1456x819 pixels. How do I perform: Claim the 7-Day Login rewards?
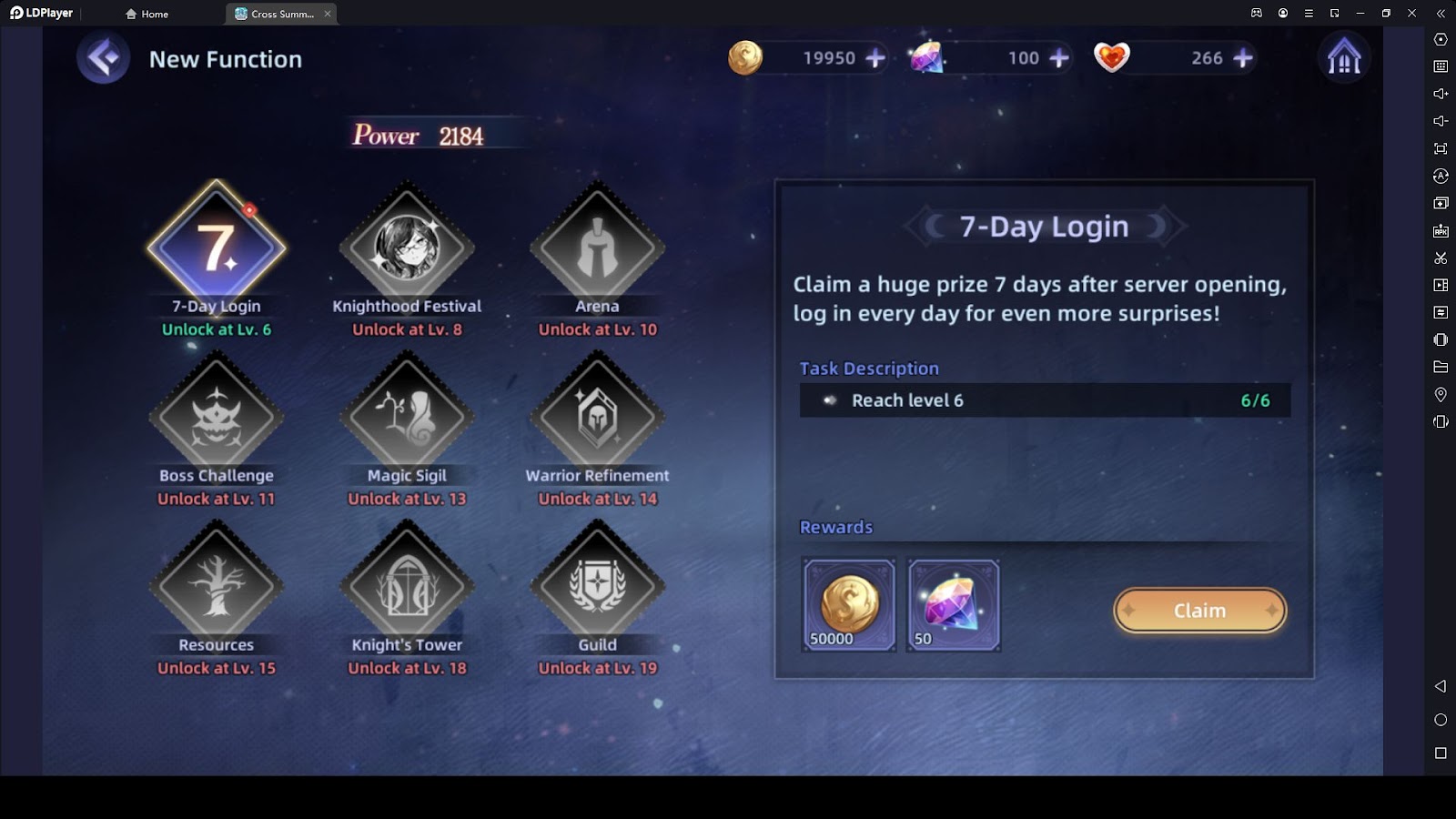click(x=1199, y=611)
